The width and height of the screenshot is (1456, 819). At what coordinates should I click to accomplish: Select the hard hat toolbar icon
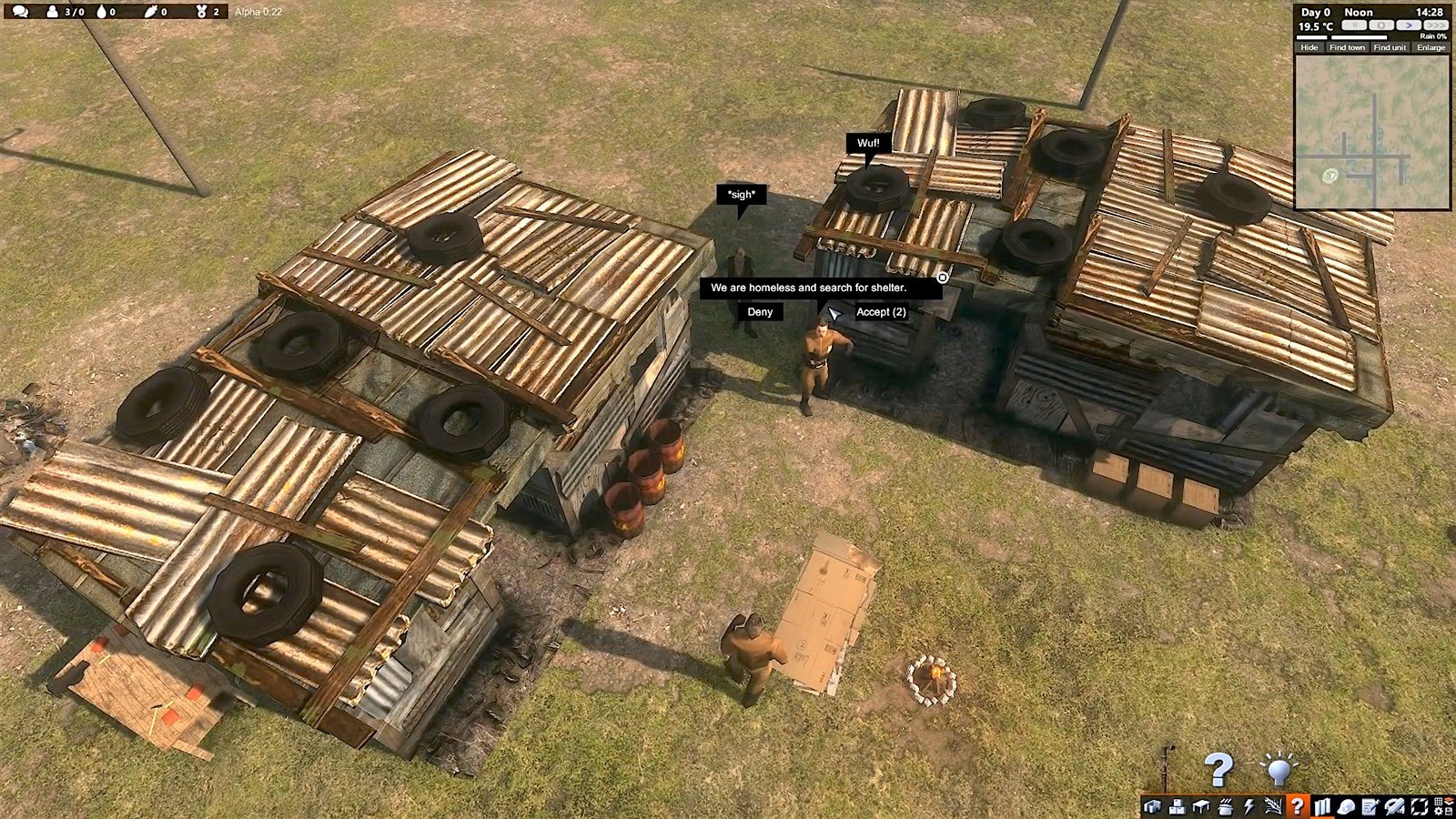pos(1346,806)
